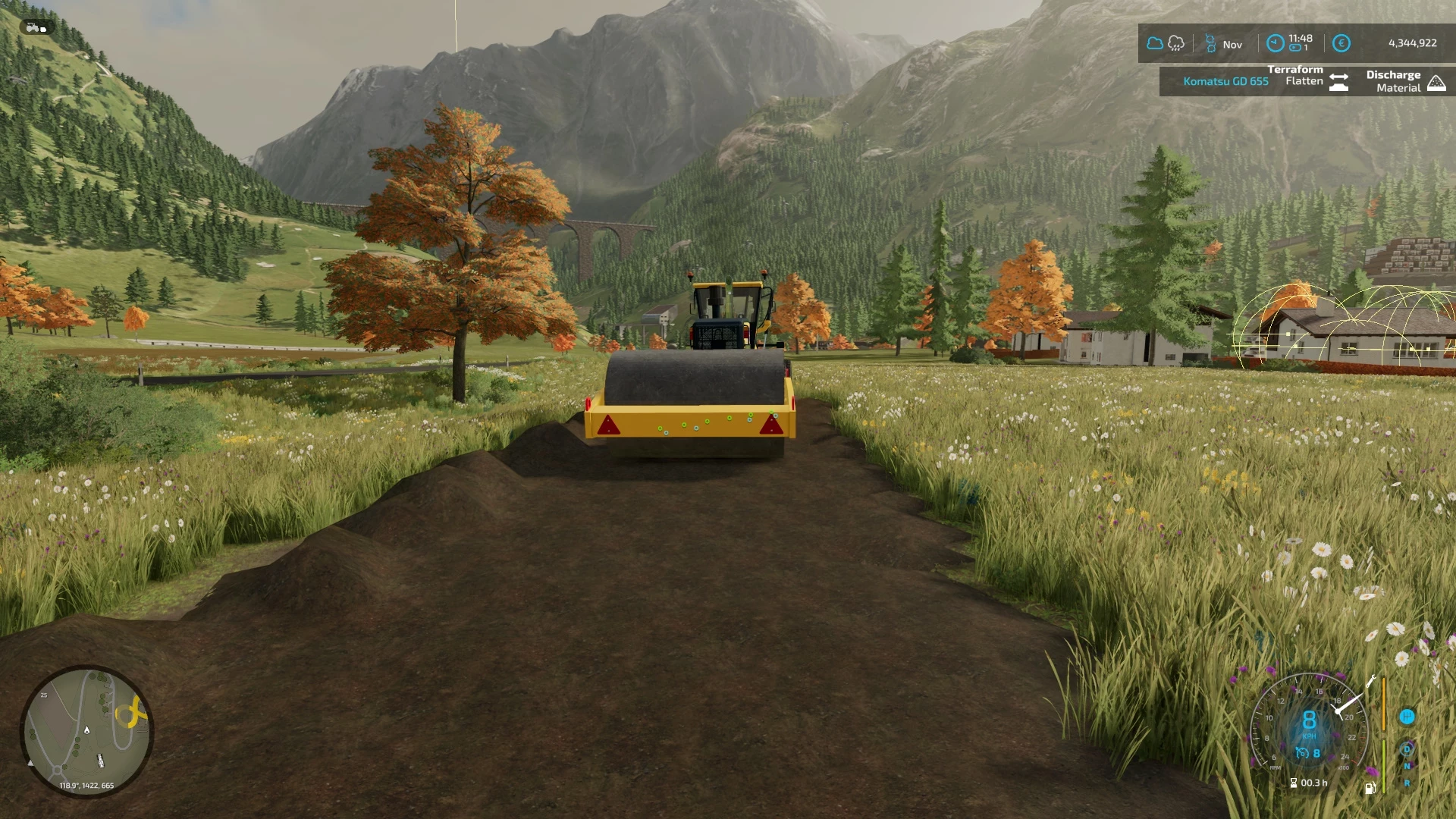The image size is (1456, 819).
Task: Click the euro coin currency icon
Action: pos(1341,42)
